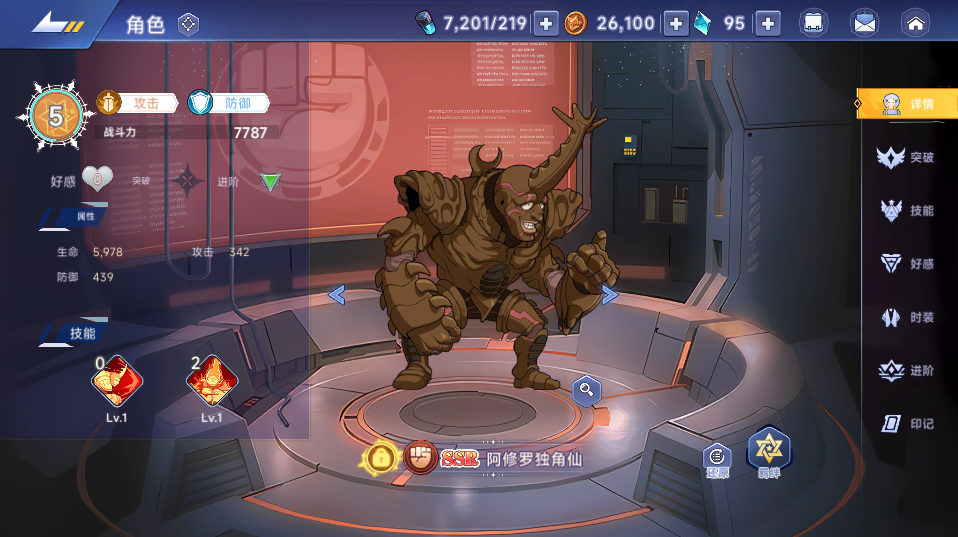958x537 pixels.
Task: Add gold coins using the plus button
Action: click(x=676, y=23)
